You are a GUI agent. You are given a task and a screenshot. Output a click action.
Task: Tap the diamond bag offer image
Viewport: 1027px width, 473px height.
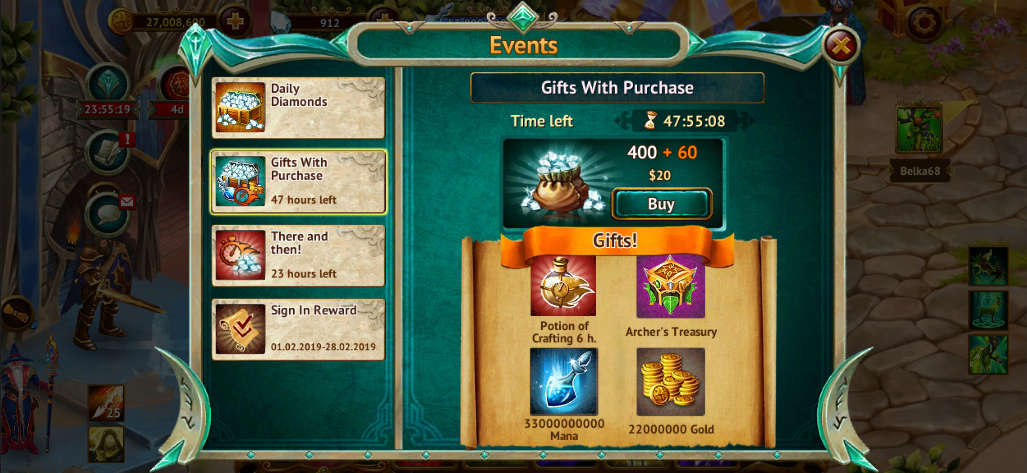[555, 183]
